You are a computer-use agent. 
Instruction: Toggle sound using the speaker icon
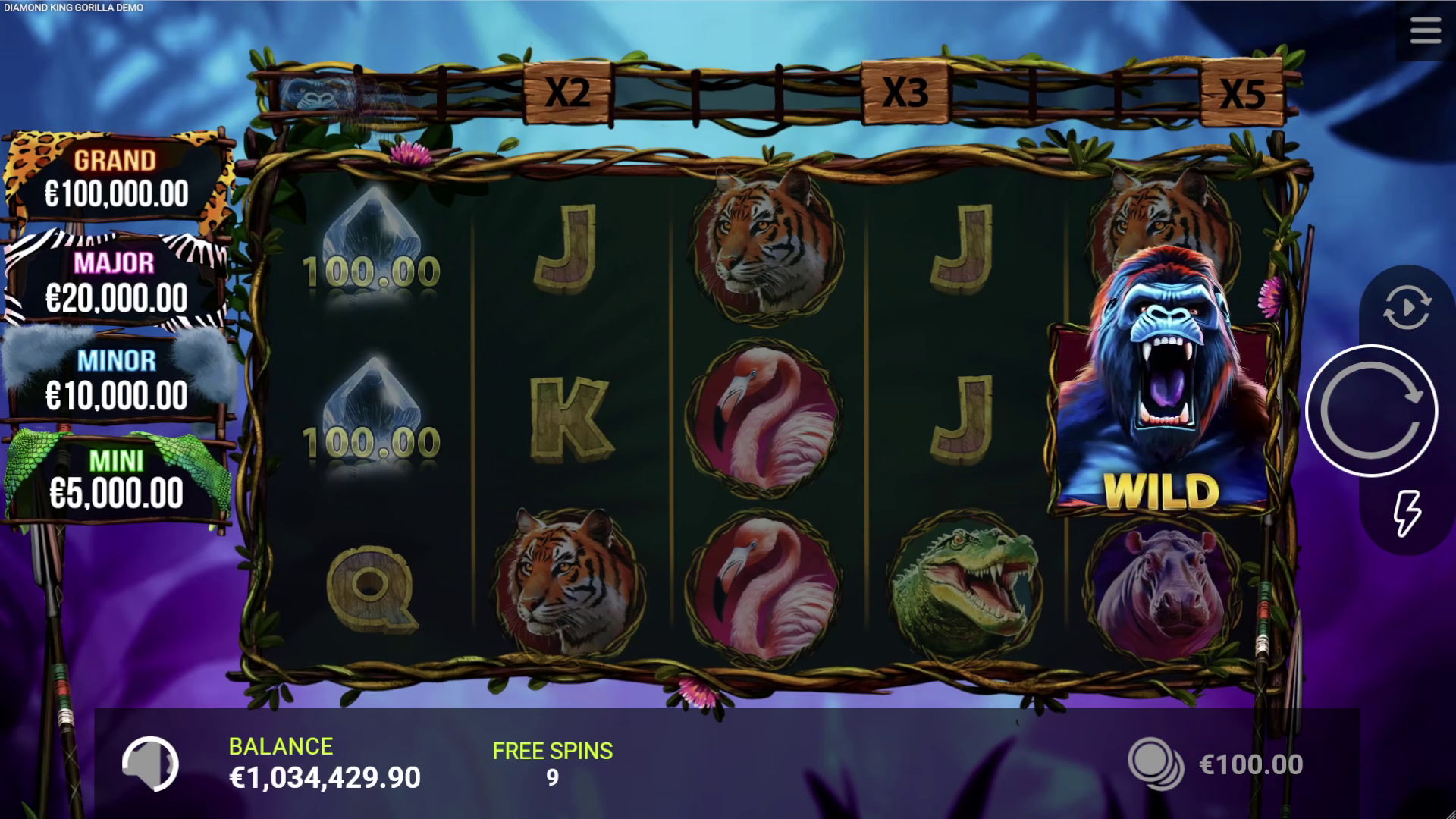click(x=150, y=764)
